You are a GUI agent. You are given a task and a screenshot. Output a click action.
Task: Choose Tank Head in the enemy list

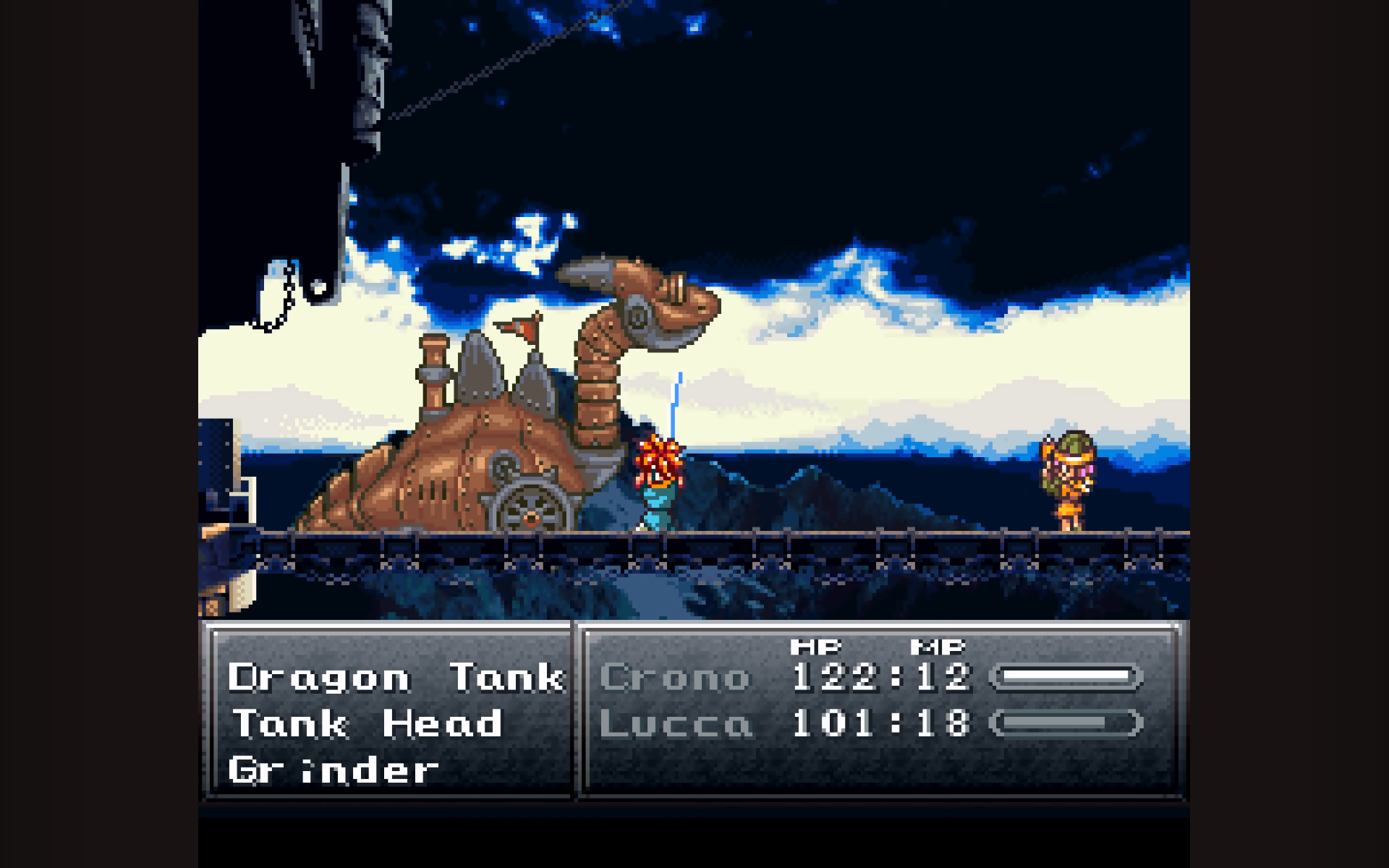[368, 723]
